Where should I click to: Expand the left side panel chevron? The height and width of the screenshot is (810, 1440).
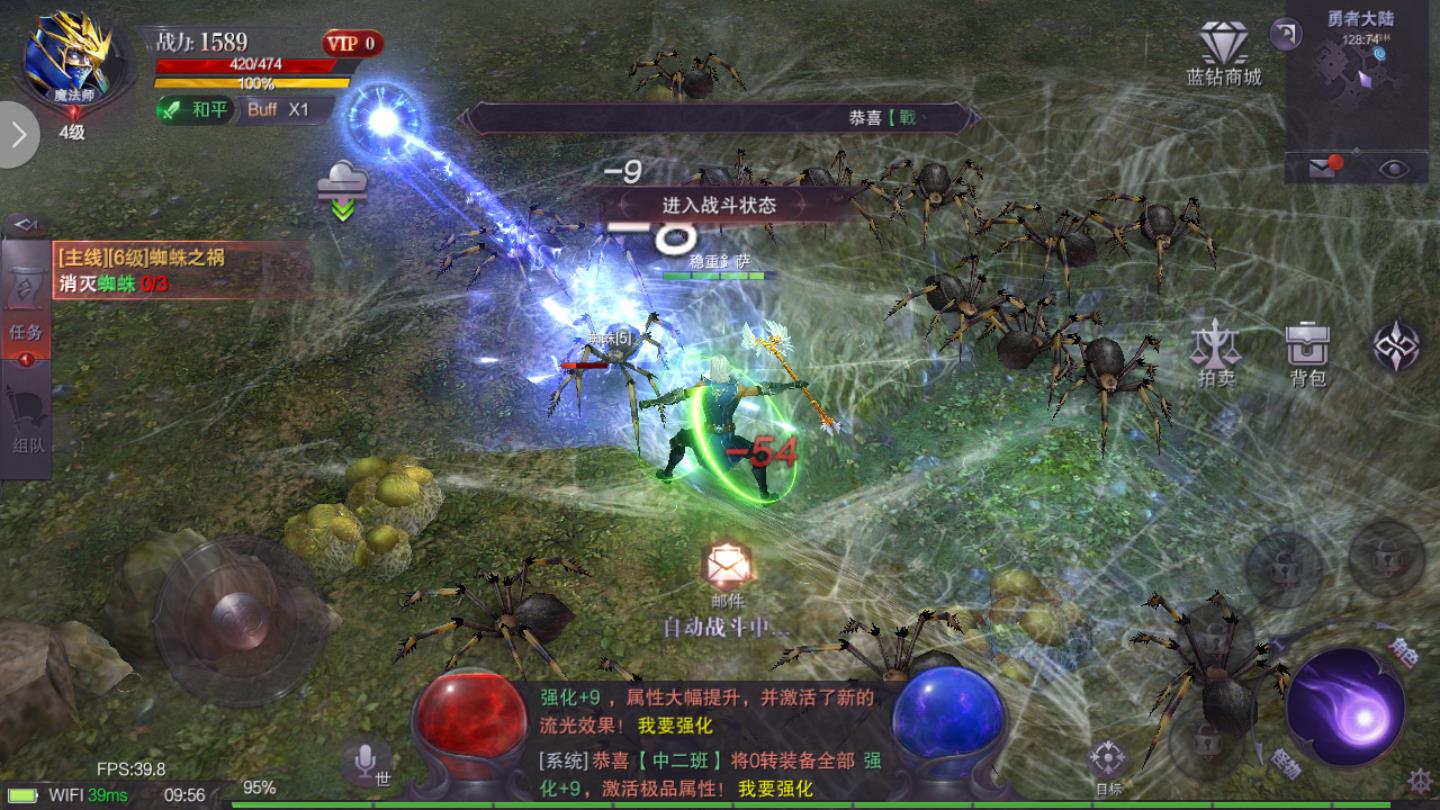click(16, 133)
